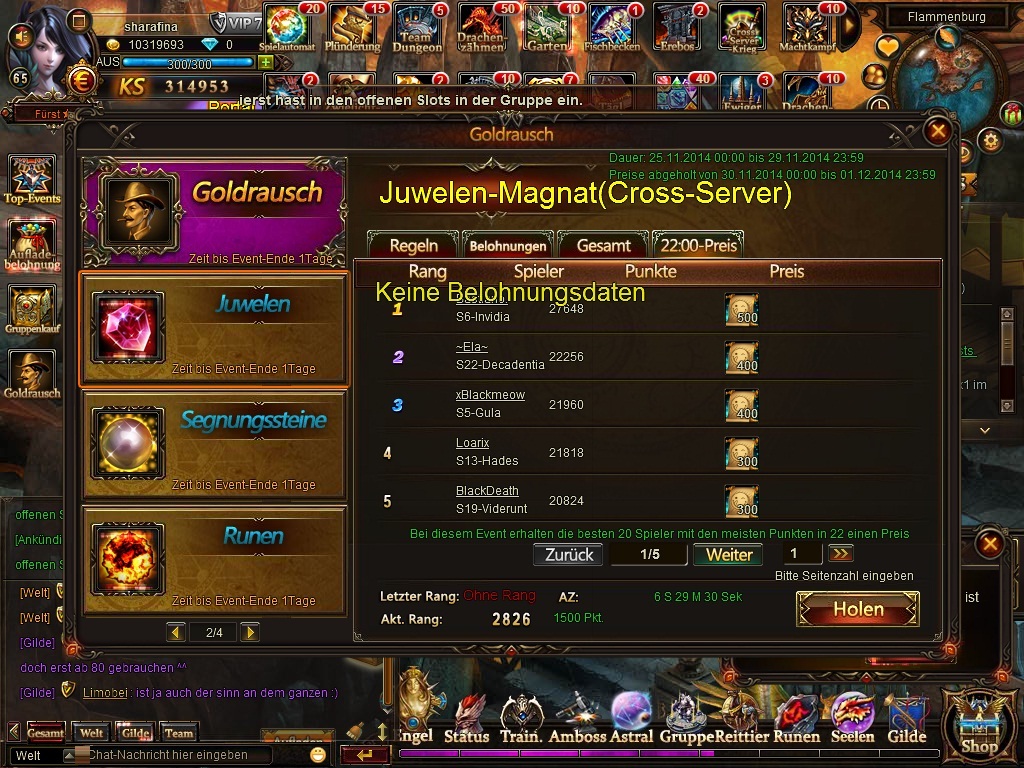Image resolution: width=1024 pixels, height=768 pixels.
Task: Open player xBlackmeow's profile link
Action: coord(490,395)
